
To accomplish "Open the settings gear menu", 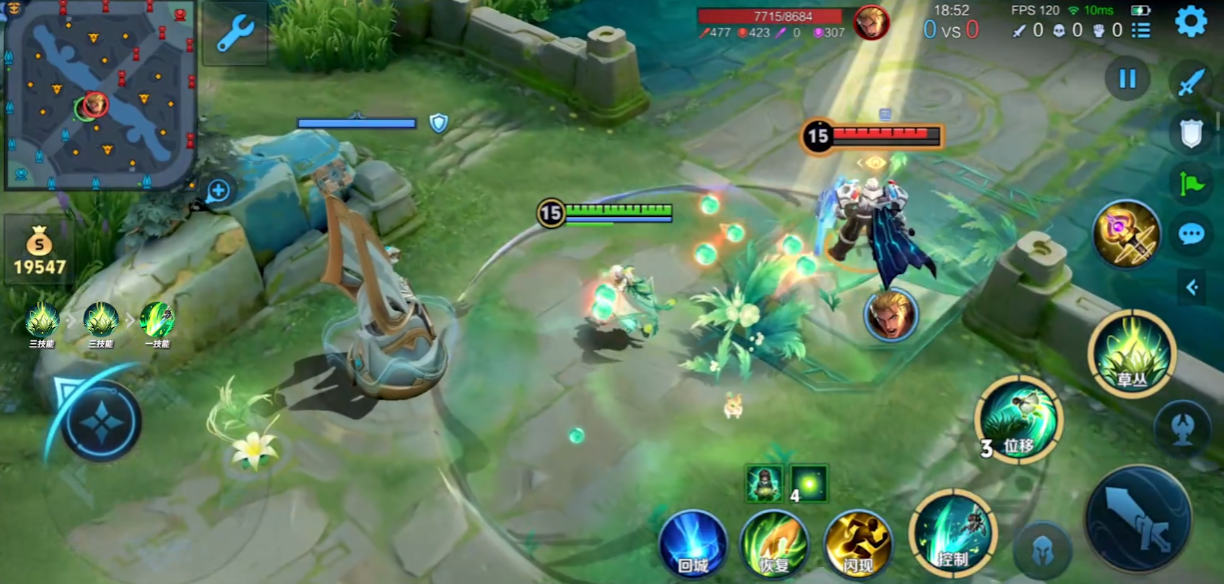I will 1190,21.
